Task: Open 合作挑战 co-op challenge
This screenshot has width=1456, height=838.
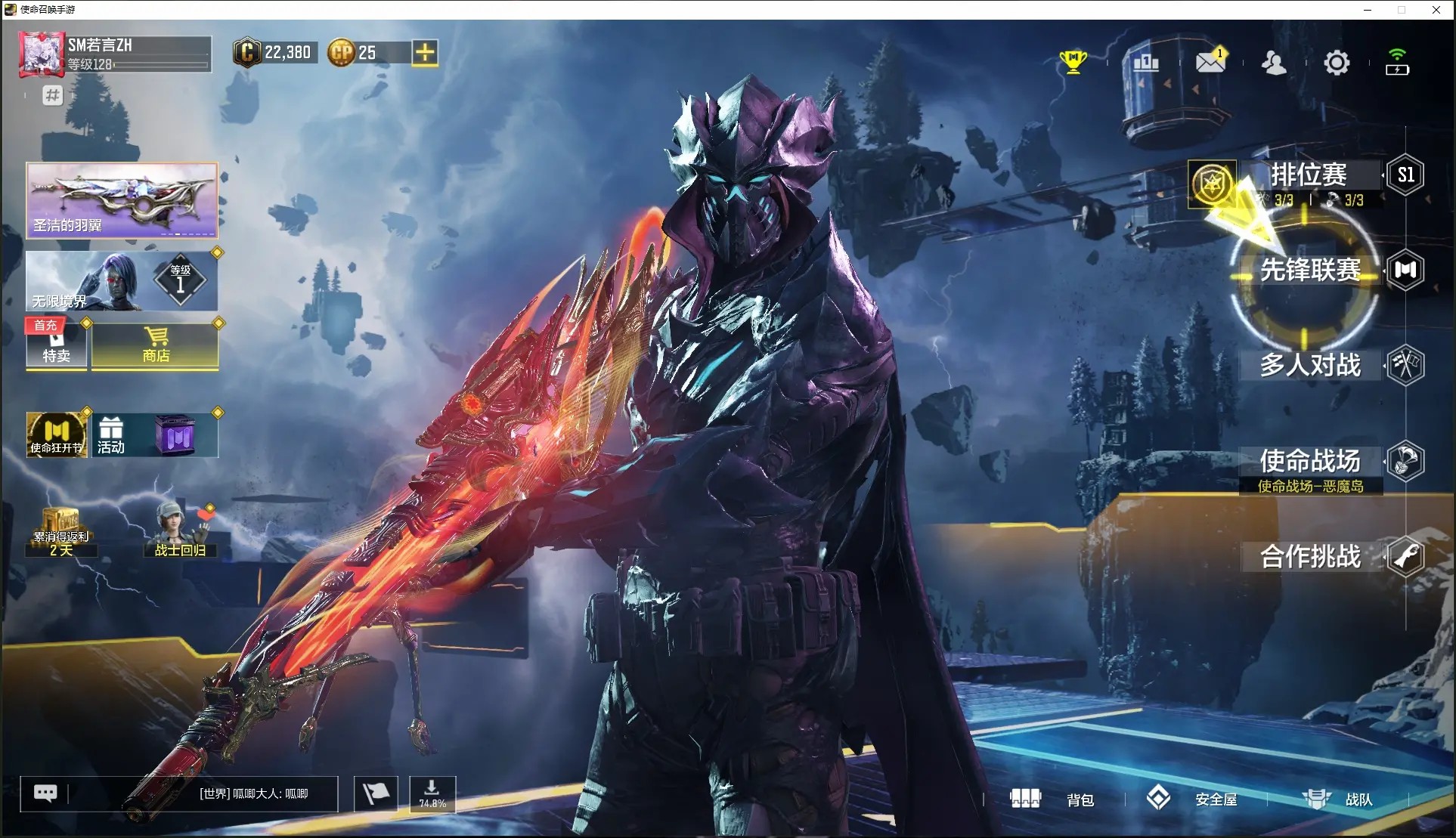Action: pos(1310,557)
